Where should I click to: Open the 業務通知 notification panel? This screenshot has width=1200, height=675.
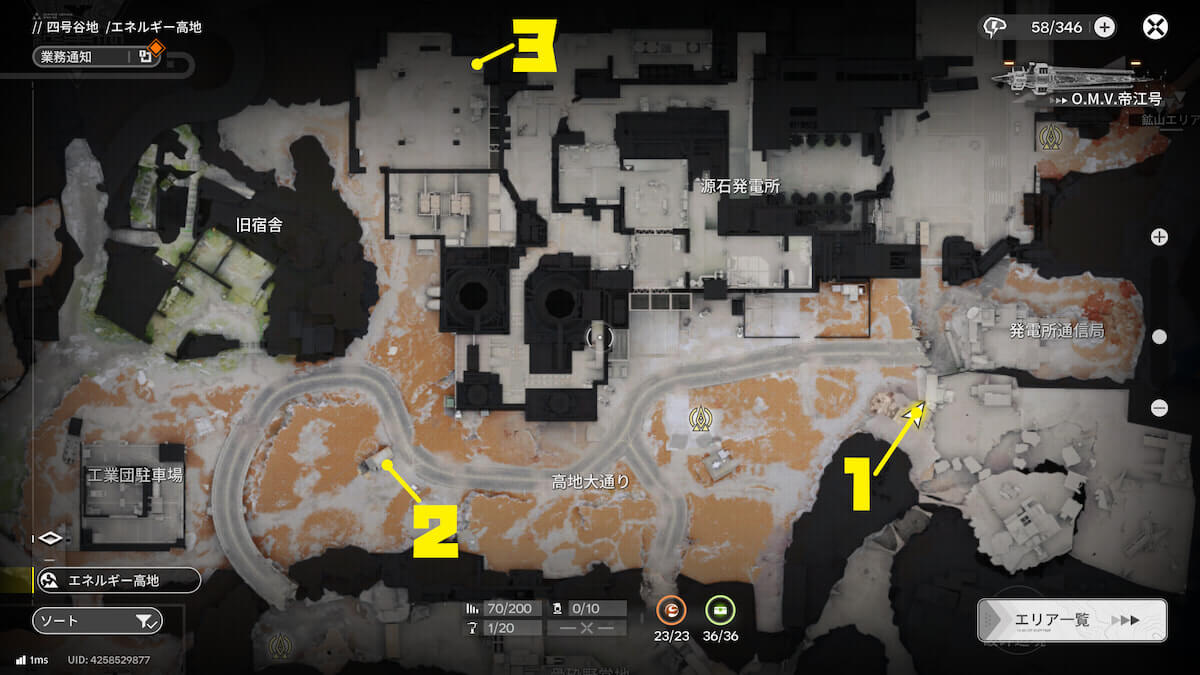tap(97, 57)
